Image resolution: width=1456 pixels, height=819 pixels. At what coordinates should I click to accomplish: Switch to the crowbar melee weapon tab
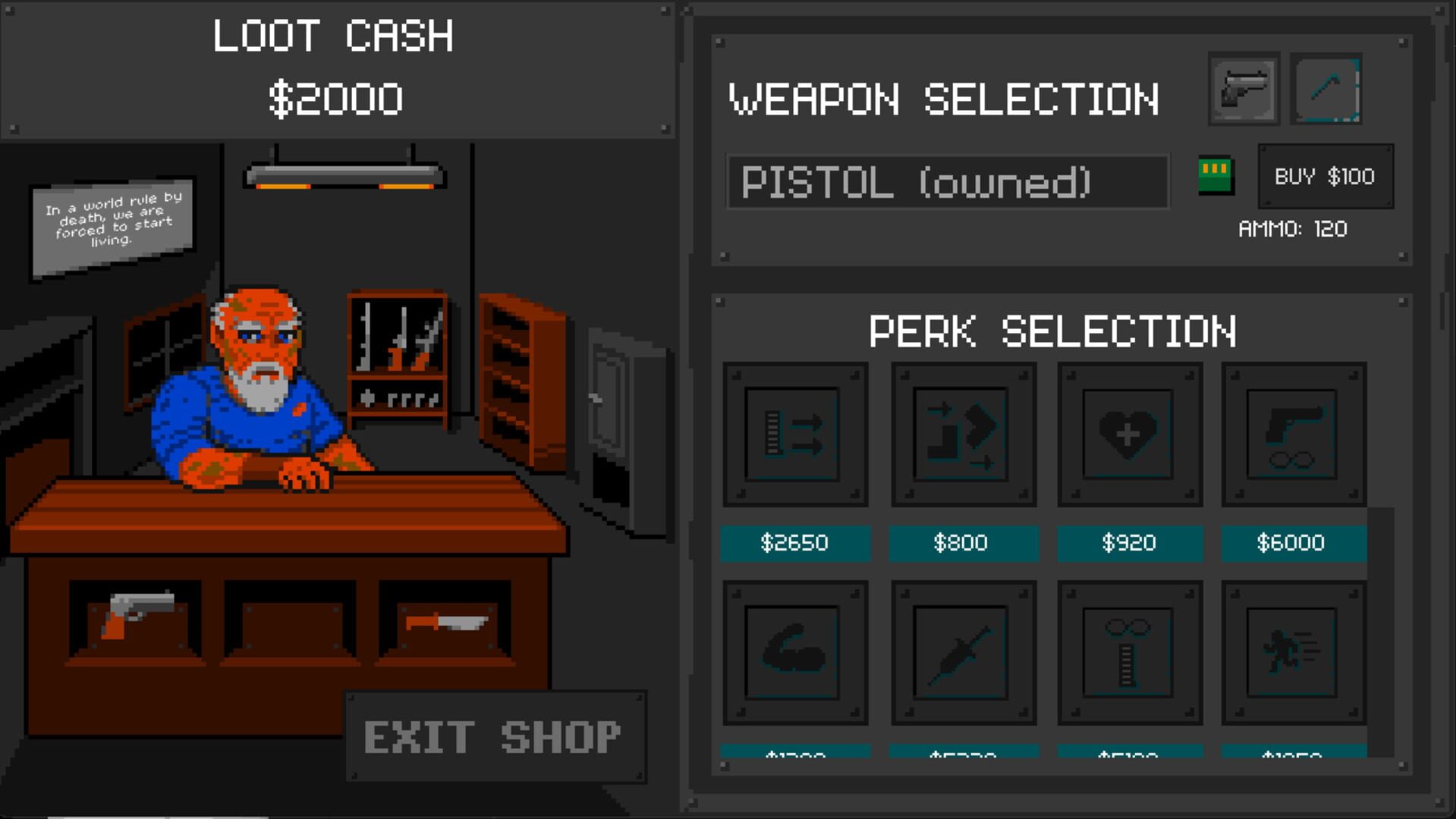pos(1326,89)
